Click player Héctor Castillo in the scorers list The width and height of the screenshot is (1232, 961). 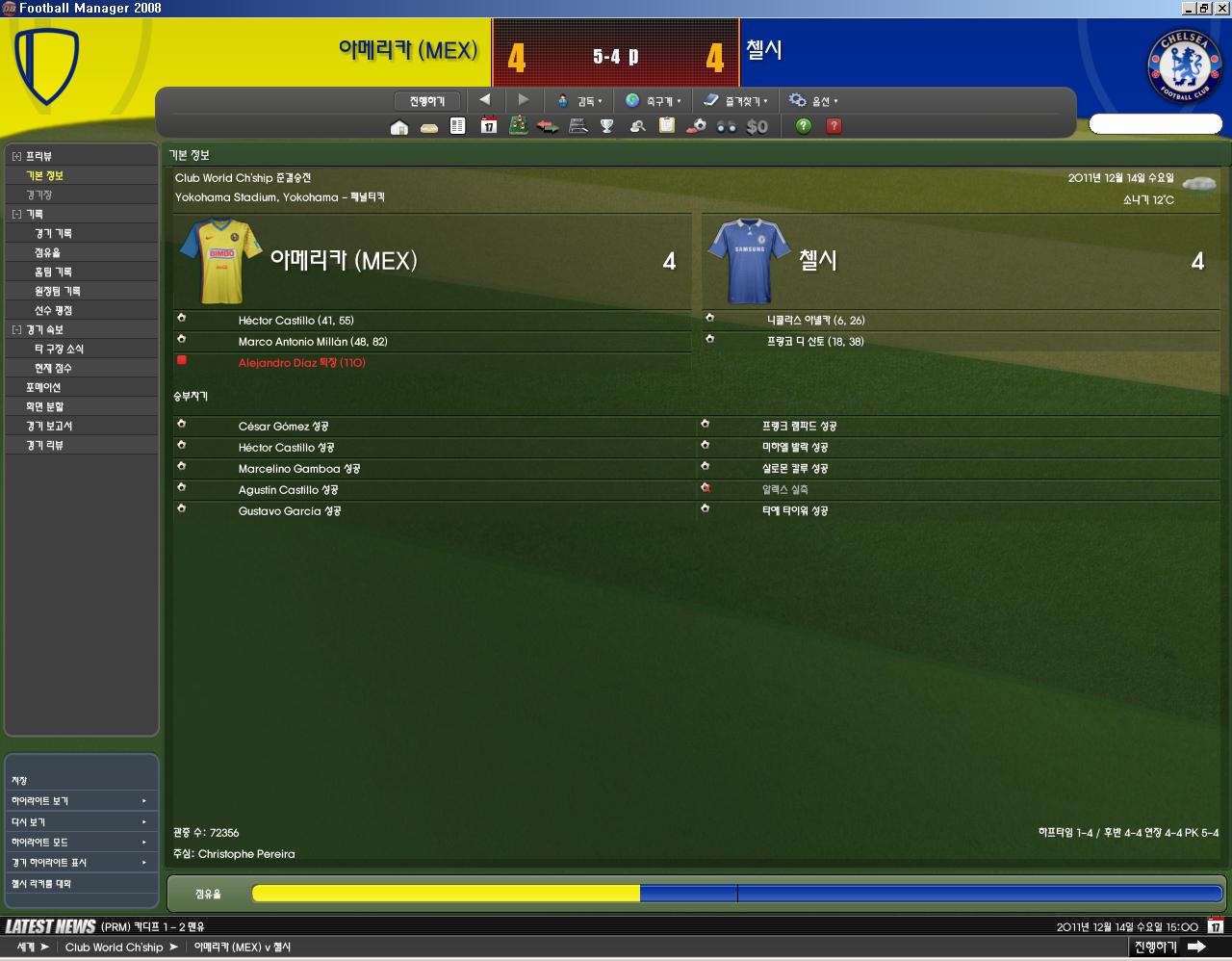[276, 321]
